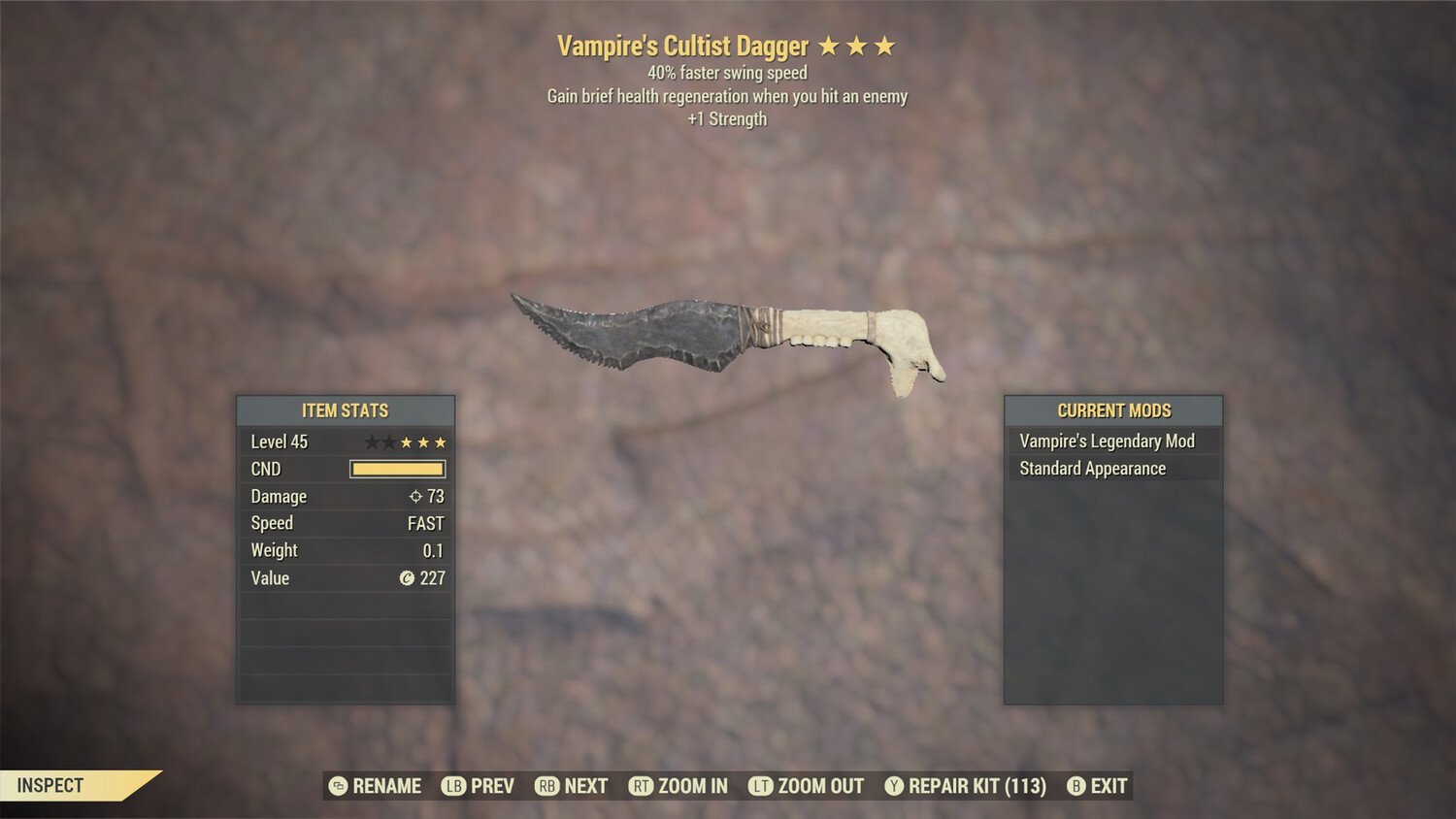Choose the Rename option
The height and width of the screenshot is (819, 1456).
(x=376, y=786)
